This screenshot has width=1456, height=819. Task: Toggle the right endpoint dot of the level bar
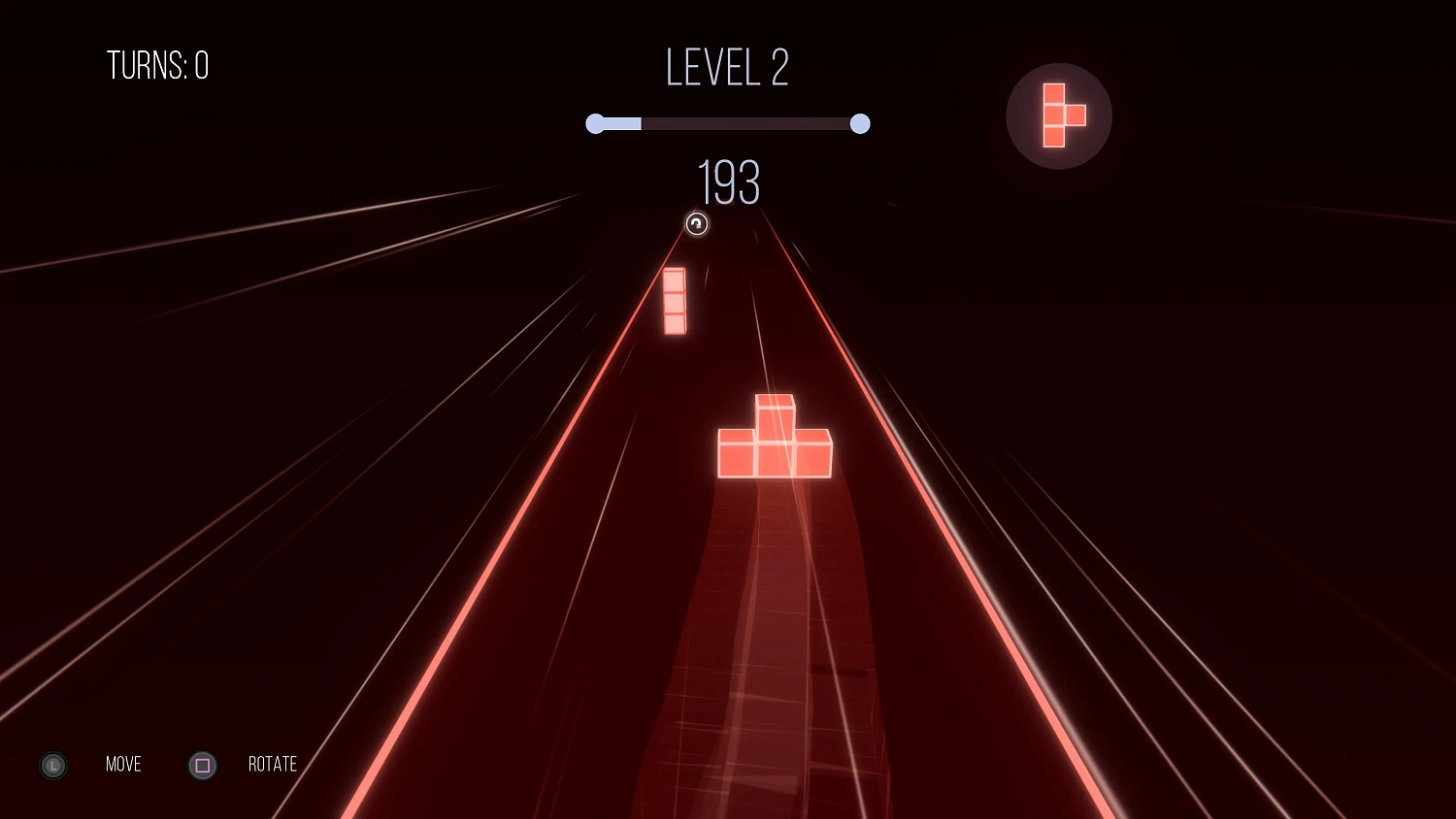coord(859,123)
